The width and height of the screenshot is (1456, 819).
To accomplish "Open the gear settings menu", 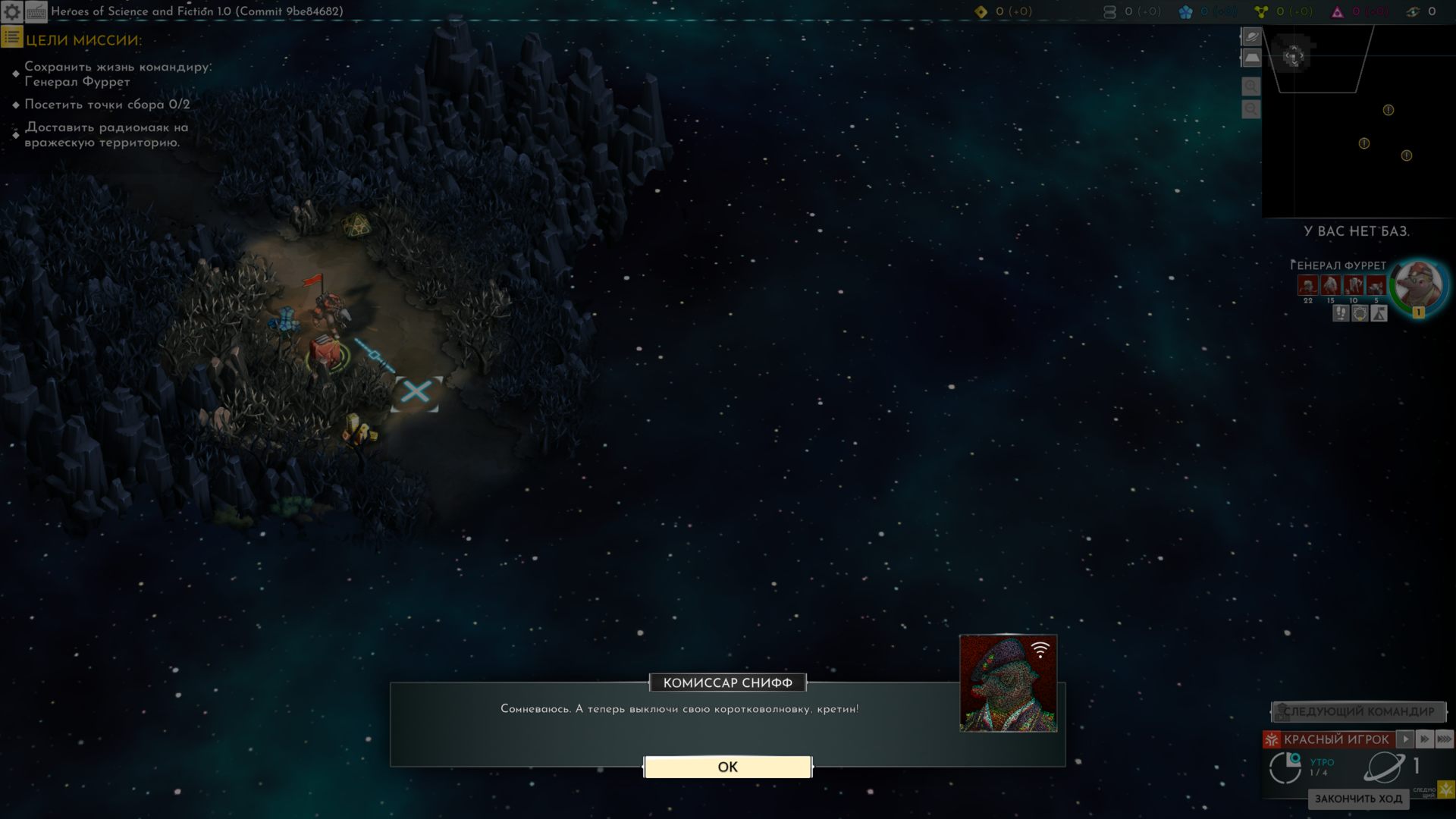I will 12,11.
